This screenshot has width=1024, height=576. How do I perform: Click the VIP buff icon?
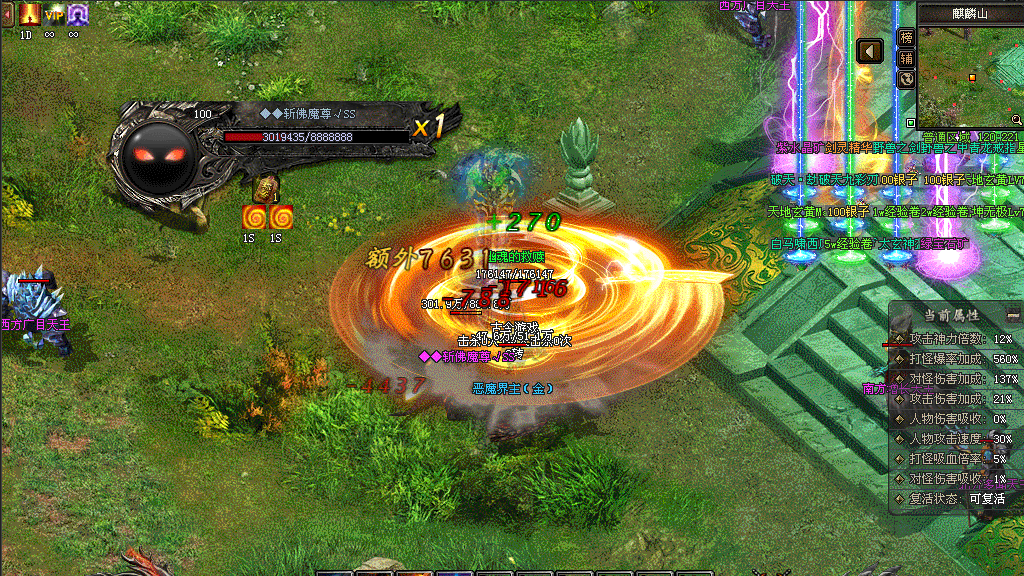pyautogui.click(x=53, y=14)
